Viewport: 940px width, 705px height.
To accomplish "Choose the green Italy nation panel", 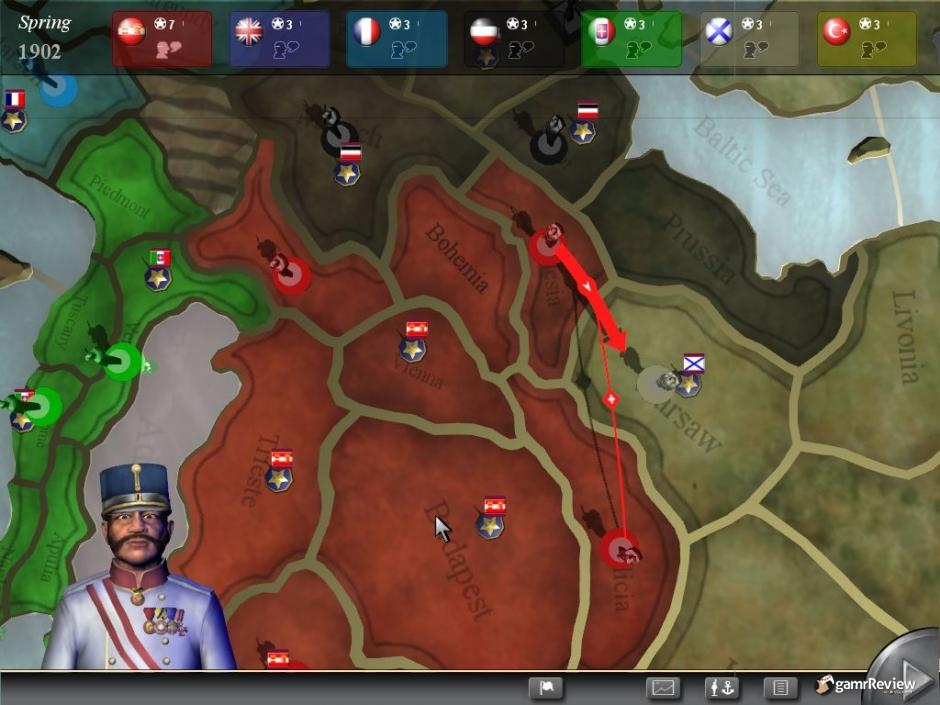I will tap(631, 39).
